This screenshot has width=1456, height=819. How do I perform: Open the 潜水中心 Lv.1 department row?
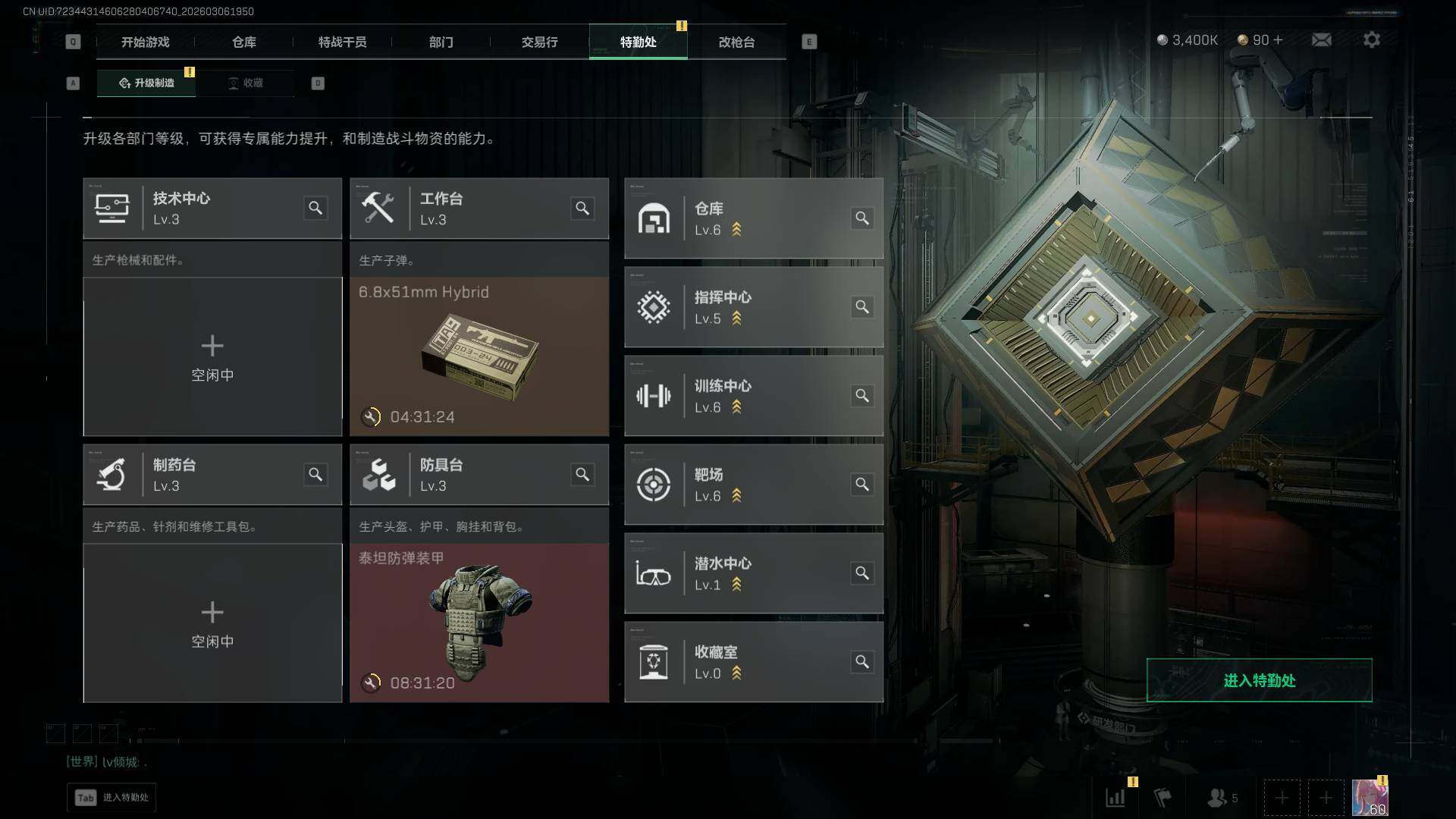(x=753, y=573)
